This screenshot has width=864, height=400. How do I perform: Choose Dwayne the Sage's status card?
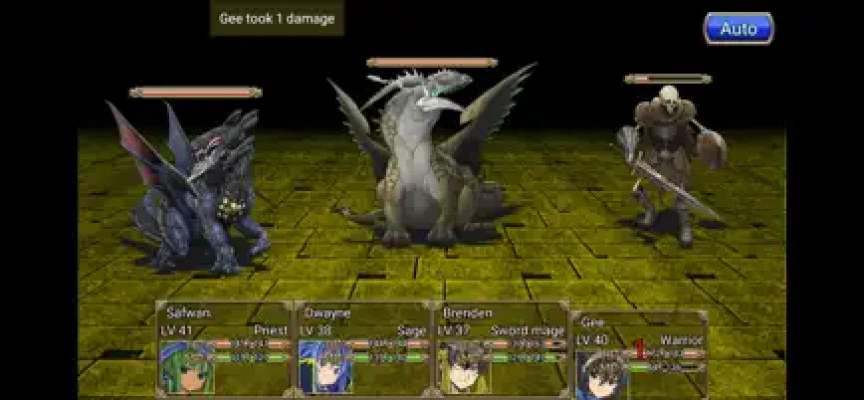point(362,348)
